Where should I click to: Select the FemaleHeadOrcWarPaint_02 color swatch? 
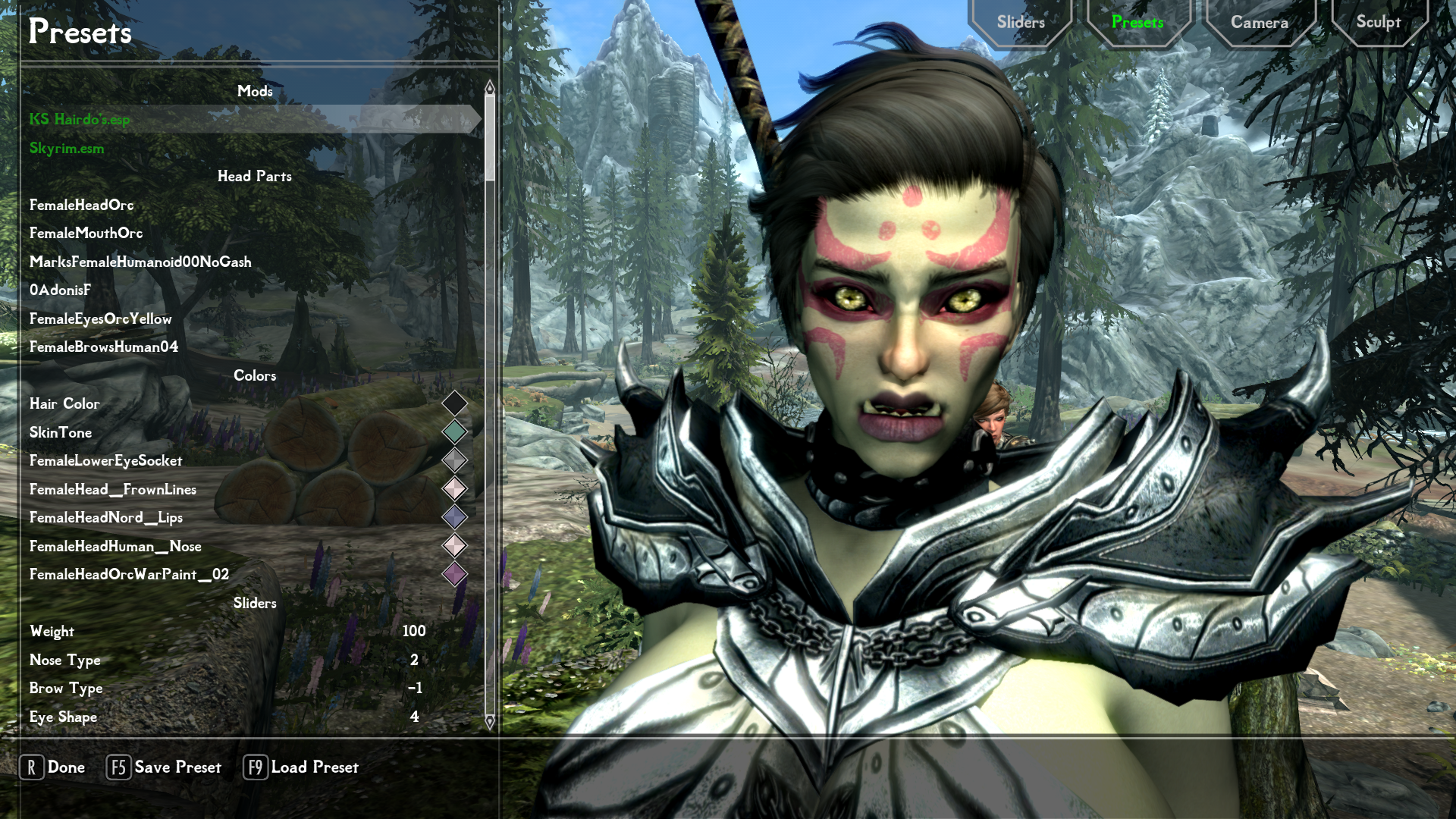(454, 574)
